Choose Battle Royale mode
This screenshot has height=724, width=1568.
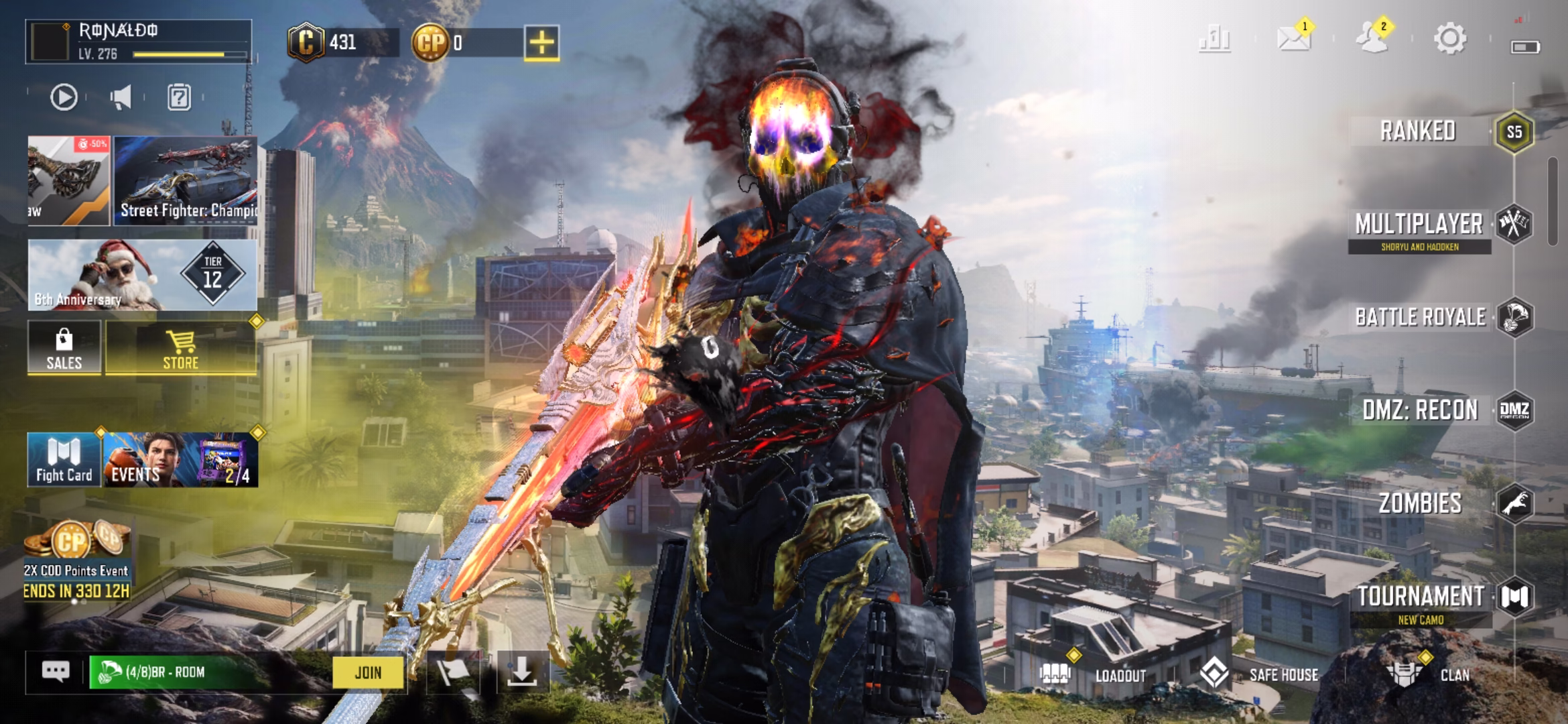click(x=1421, y=317)
